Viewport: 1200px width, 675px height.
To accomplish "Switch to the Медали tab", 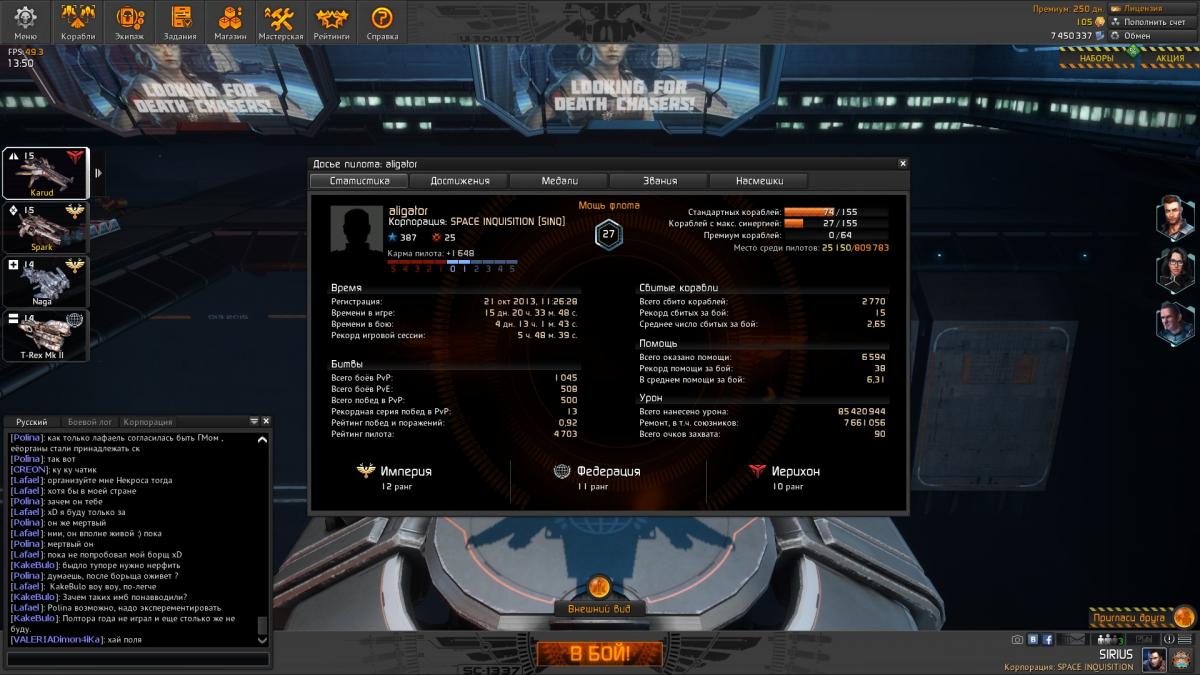I will (560, 181).
